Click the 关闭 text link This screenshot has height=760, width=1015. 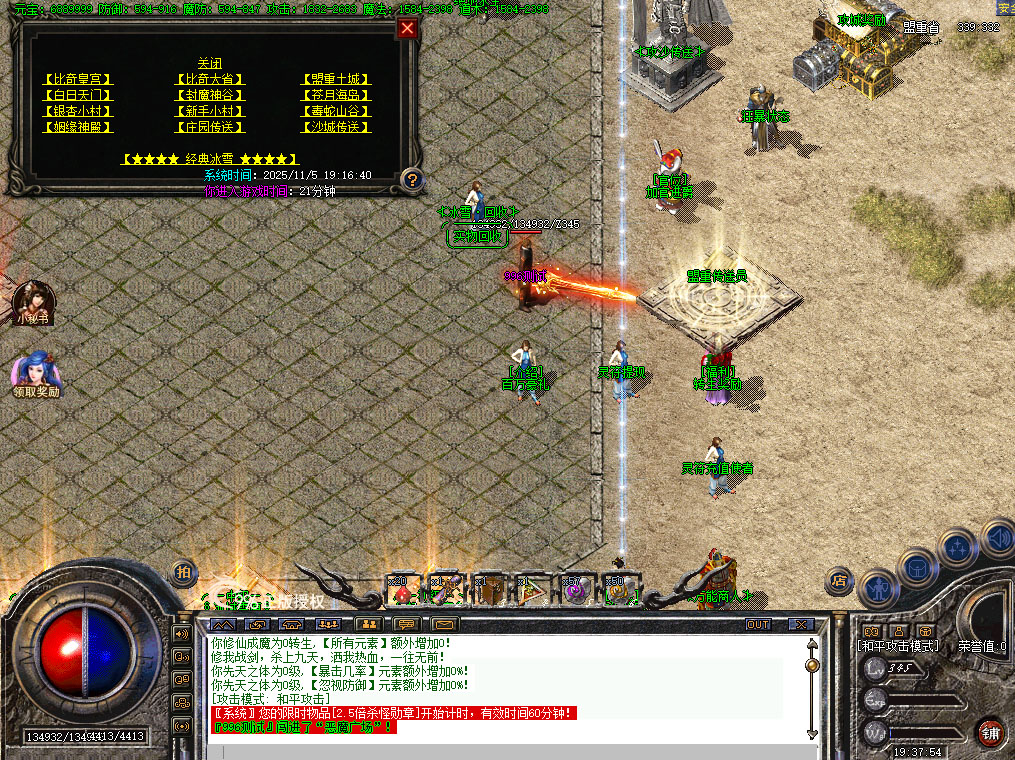(209, 63)
